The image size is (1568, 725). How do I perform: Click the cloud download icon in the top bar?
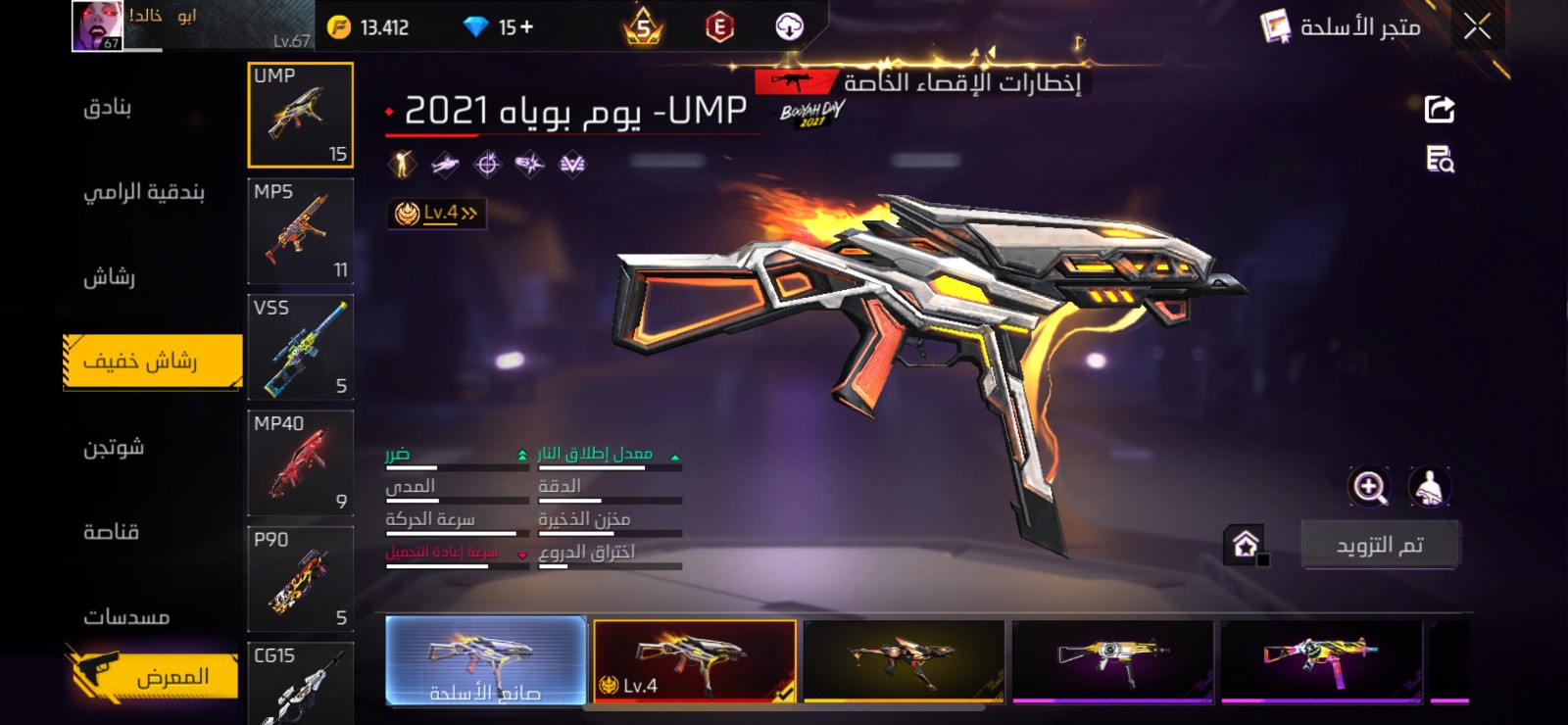point(790,25)
